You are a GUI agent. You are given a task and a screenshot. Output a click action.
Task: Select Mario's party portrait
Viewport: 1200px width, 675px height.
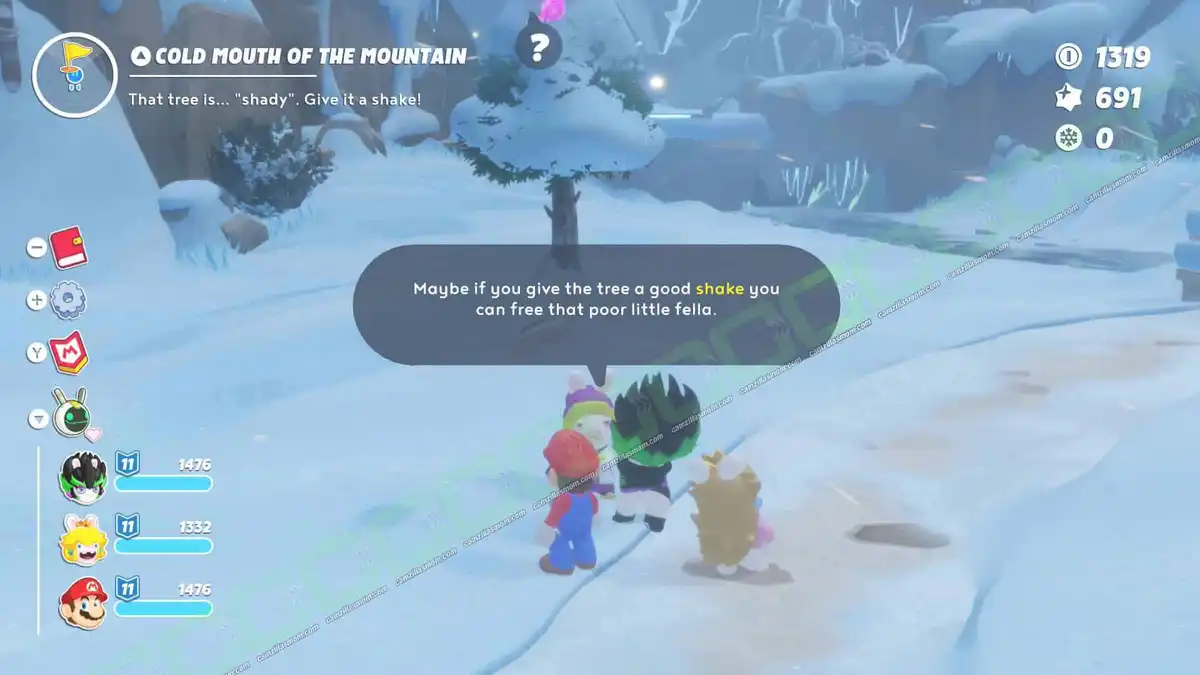(83, 603)
